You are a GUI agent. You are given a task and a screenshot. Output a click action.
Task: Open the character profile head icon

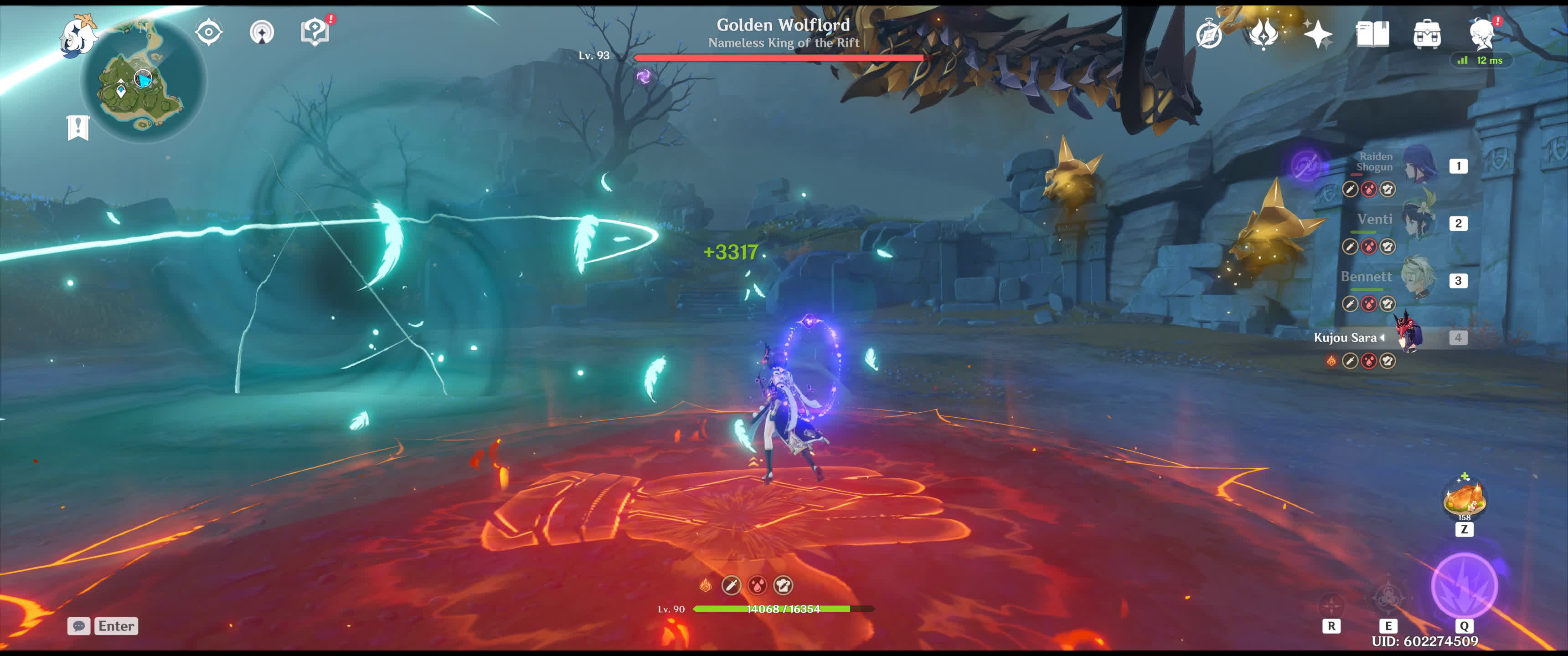pos(1481,33)
